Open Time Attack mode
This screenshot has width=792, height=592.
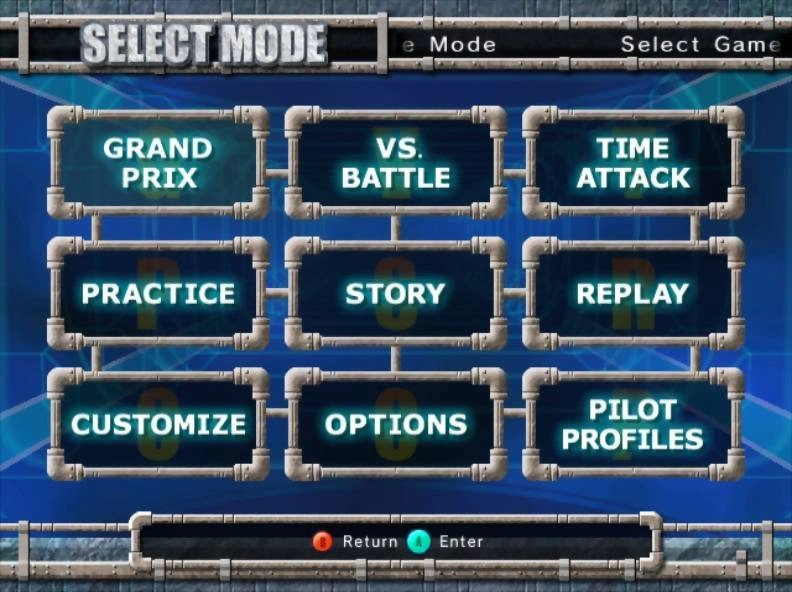633,163
